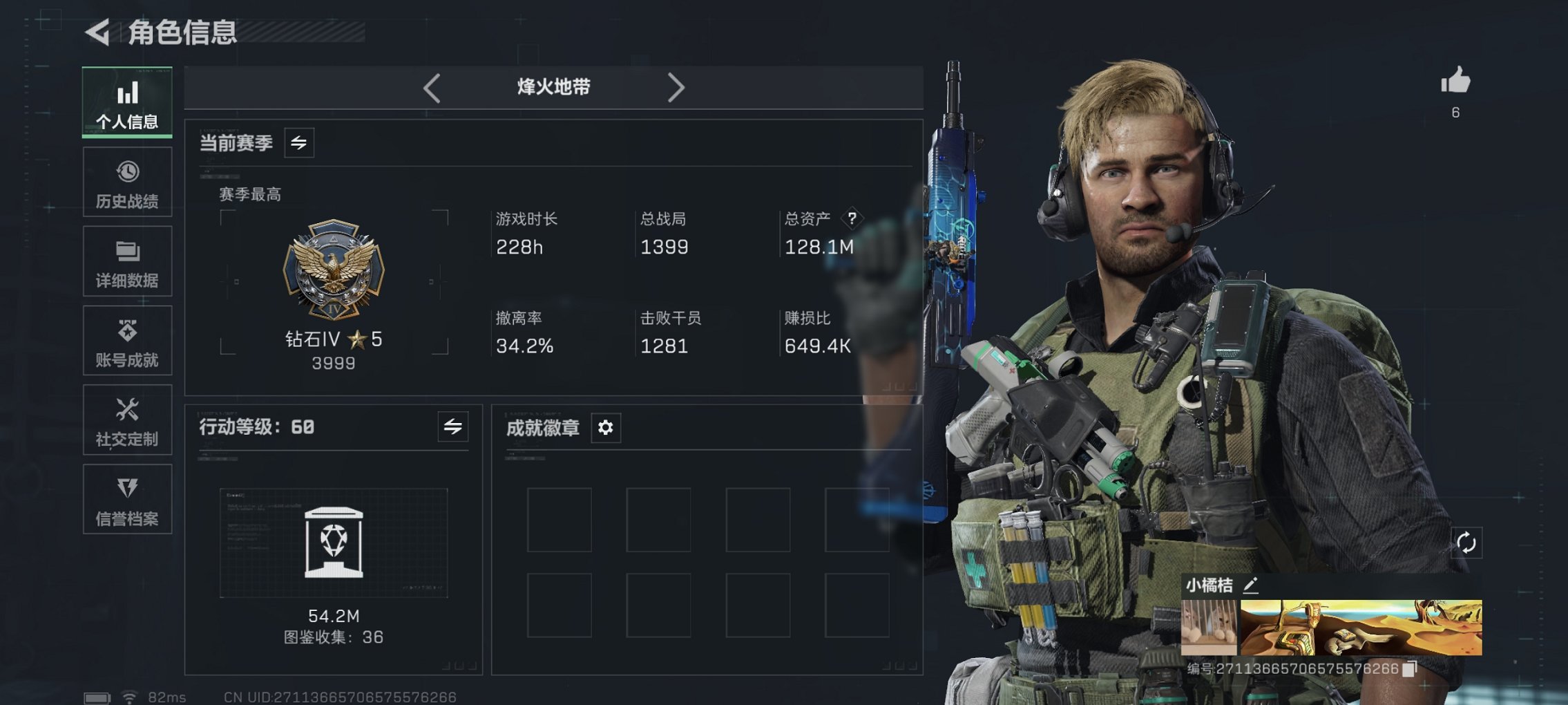This screenshot has width=1568, height=705.
Task: Click the switch icon next to 当前赛季
Action: click(298, 143)
